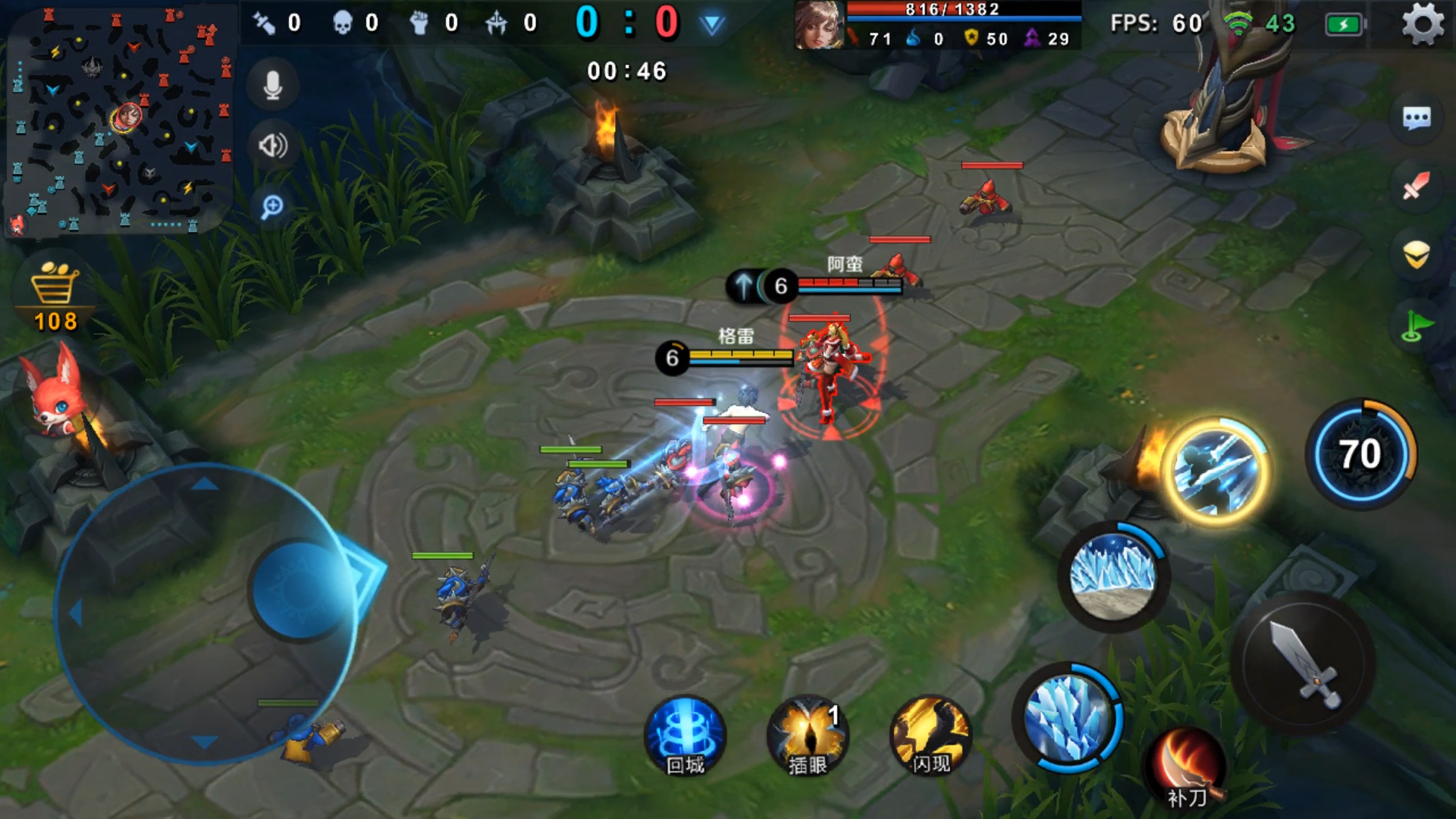Select the hero portrait at top
The width and height of the screenshot is (1456, 819).
pyautogui.click(x=818, y=24)
